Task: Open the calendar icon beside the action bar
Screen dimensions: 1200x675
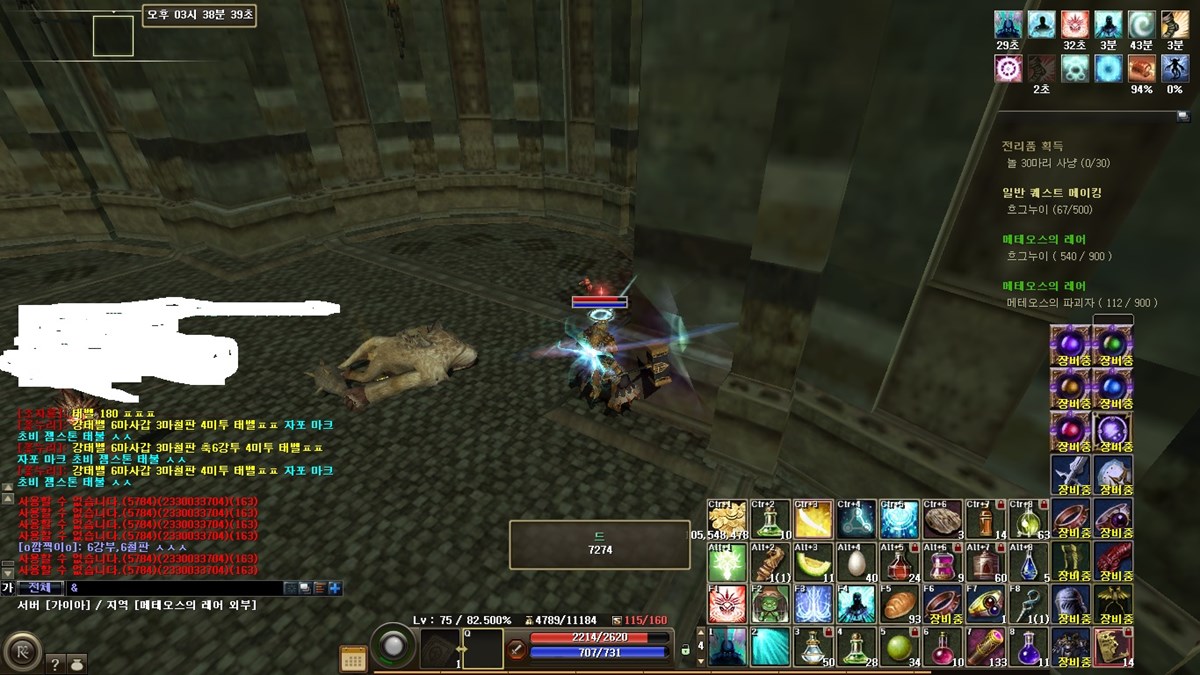Action: (353, 657)
